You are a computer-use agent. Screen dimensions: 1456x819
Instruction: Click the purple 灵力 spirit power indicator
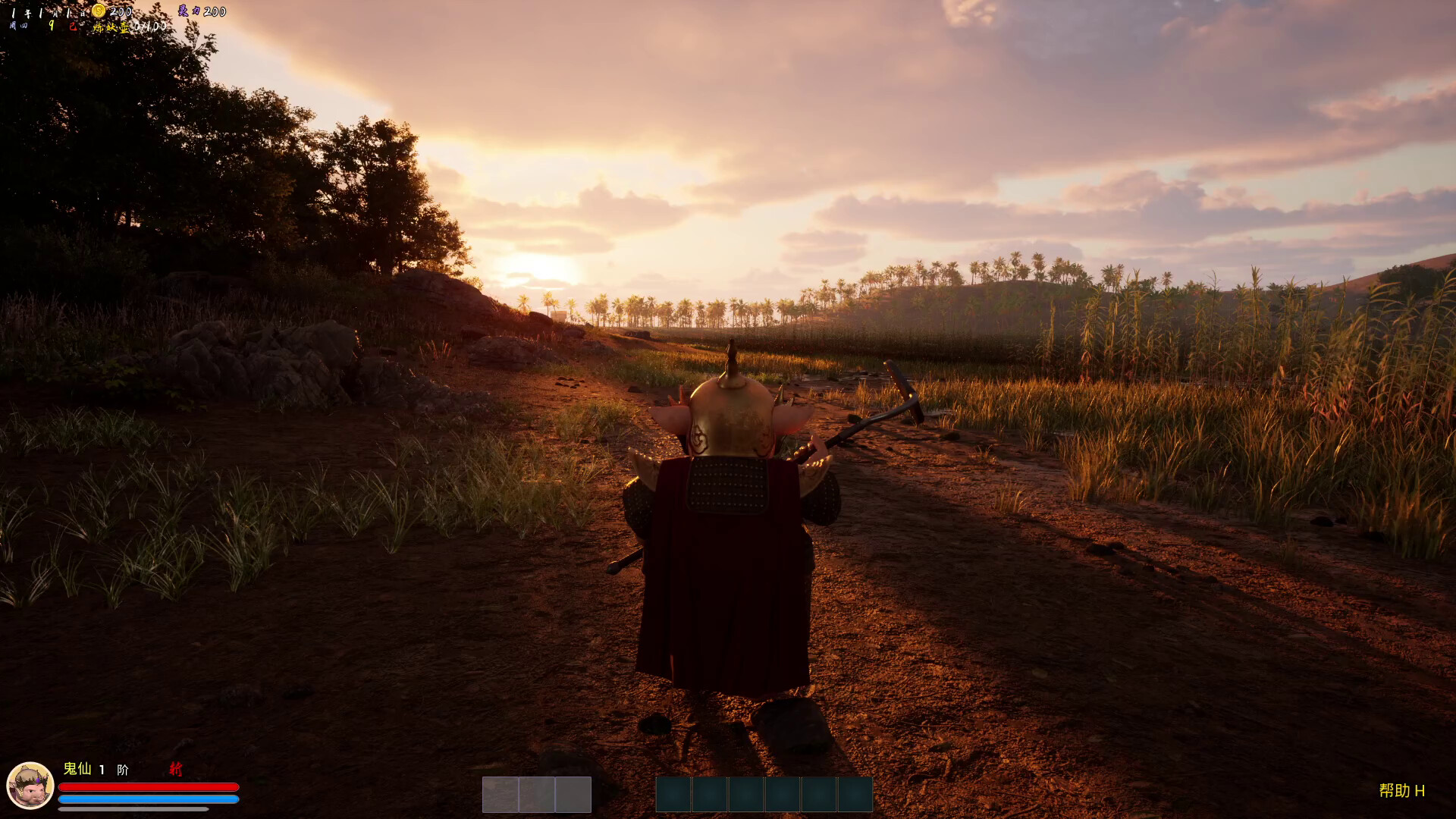click(x=191, y=12)
